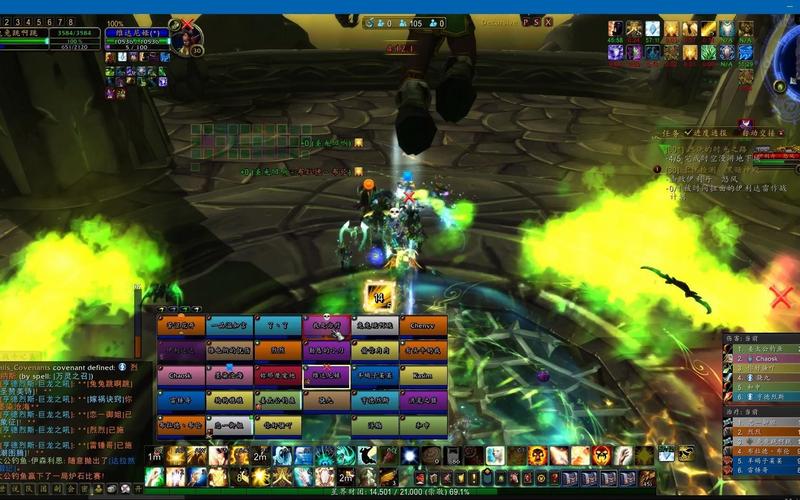Click the 任务 quest tracker header
This screenshot has height=500, width=800.
click(x=669, y=132)
